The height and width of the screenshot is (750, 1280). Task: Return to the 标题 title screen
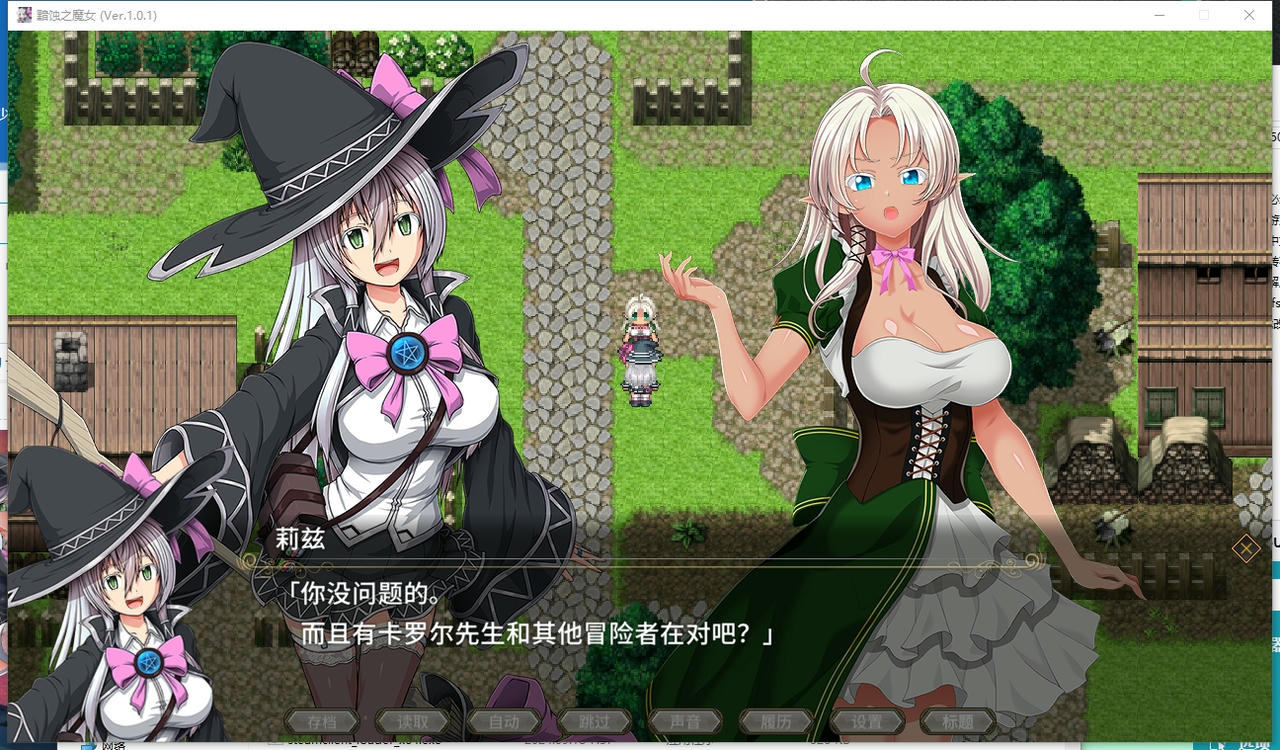tap(958, 720)
